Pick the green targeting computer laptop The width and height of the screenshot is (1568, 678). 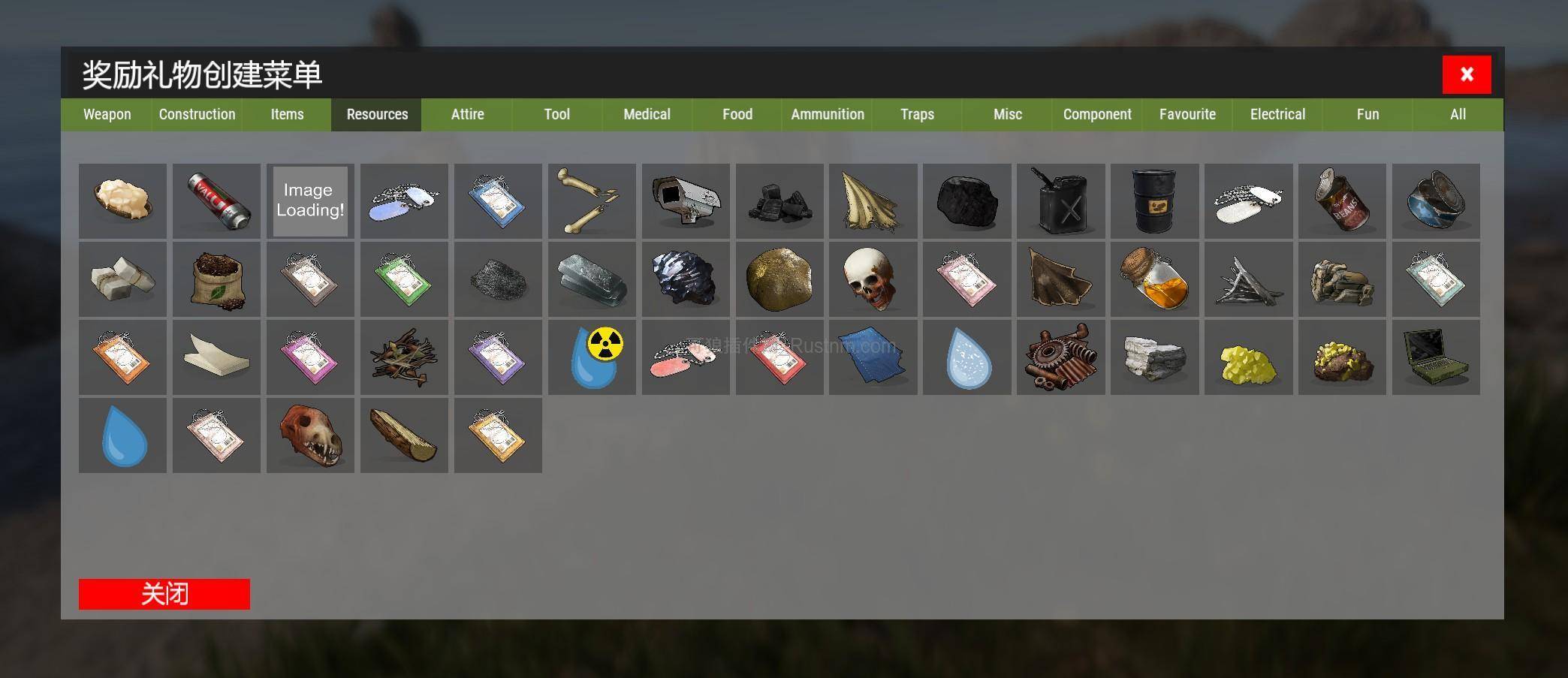tap(1436, 357)
